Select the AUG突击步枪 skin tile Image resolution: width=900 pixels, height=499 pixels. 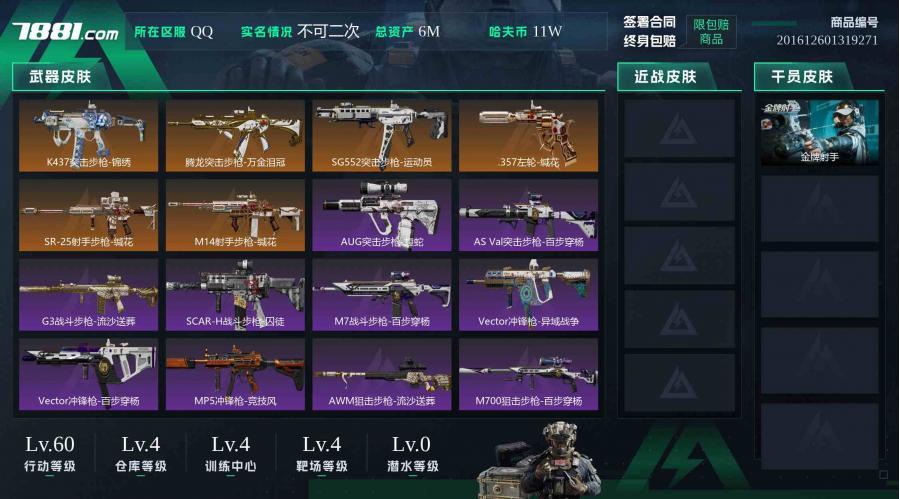382,215
